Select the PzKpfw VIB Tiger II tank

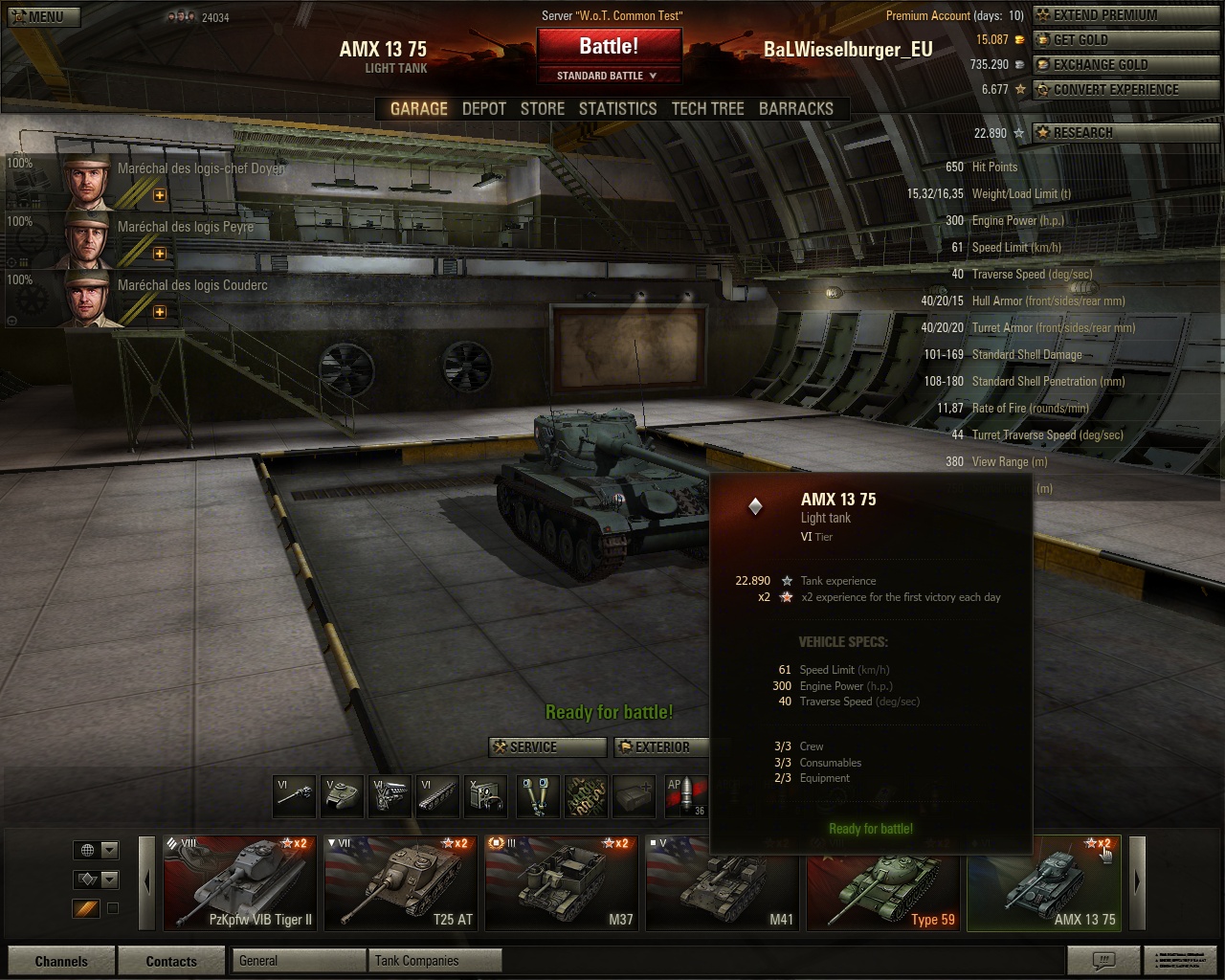coord(239,883)
